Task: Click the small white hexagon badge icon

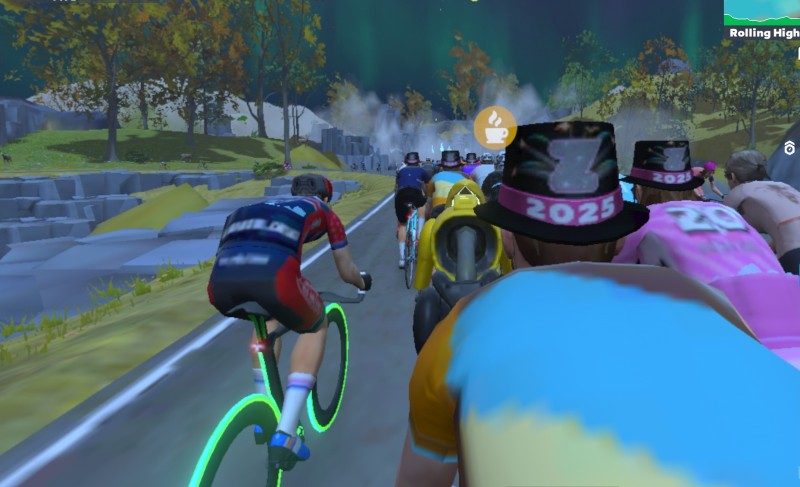Action: click(790, 148)
